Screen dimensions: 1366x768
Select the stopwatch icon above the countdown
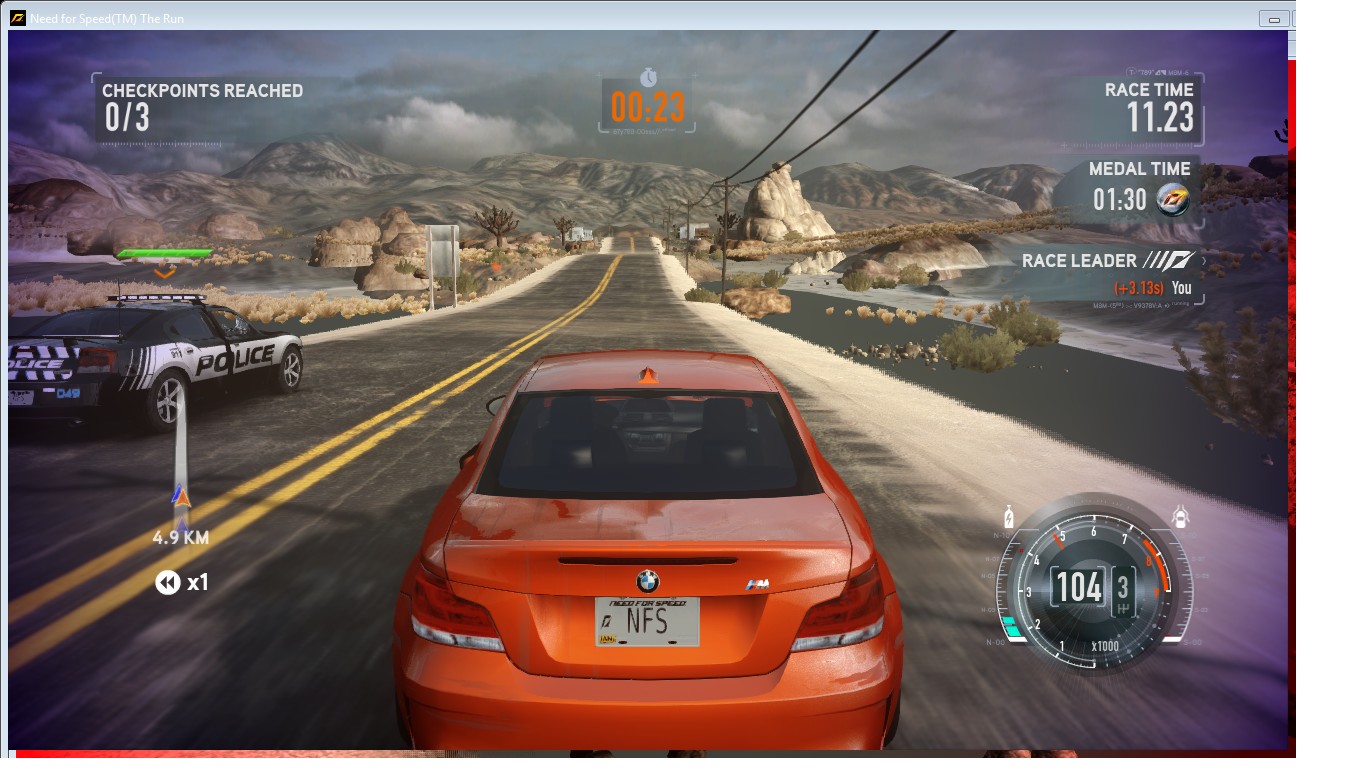coord(648,77)
